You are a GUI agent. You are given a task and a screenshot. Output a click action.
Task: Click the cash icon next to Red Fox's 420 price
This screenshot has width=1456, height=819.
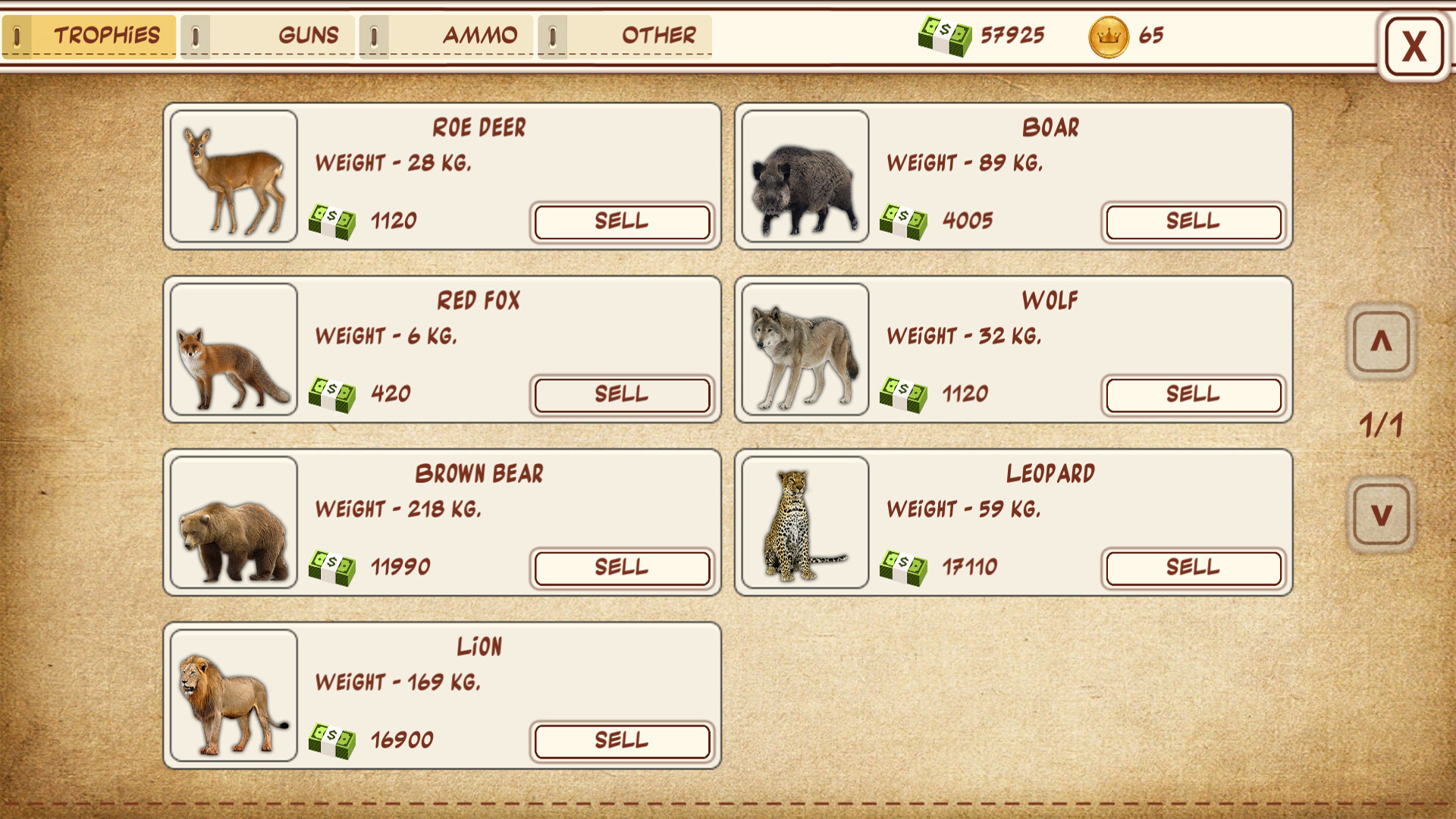point(334,394)
